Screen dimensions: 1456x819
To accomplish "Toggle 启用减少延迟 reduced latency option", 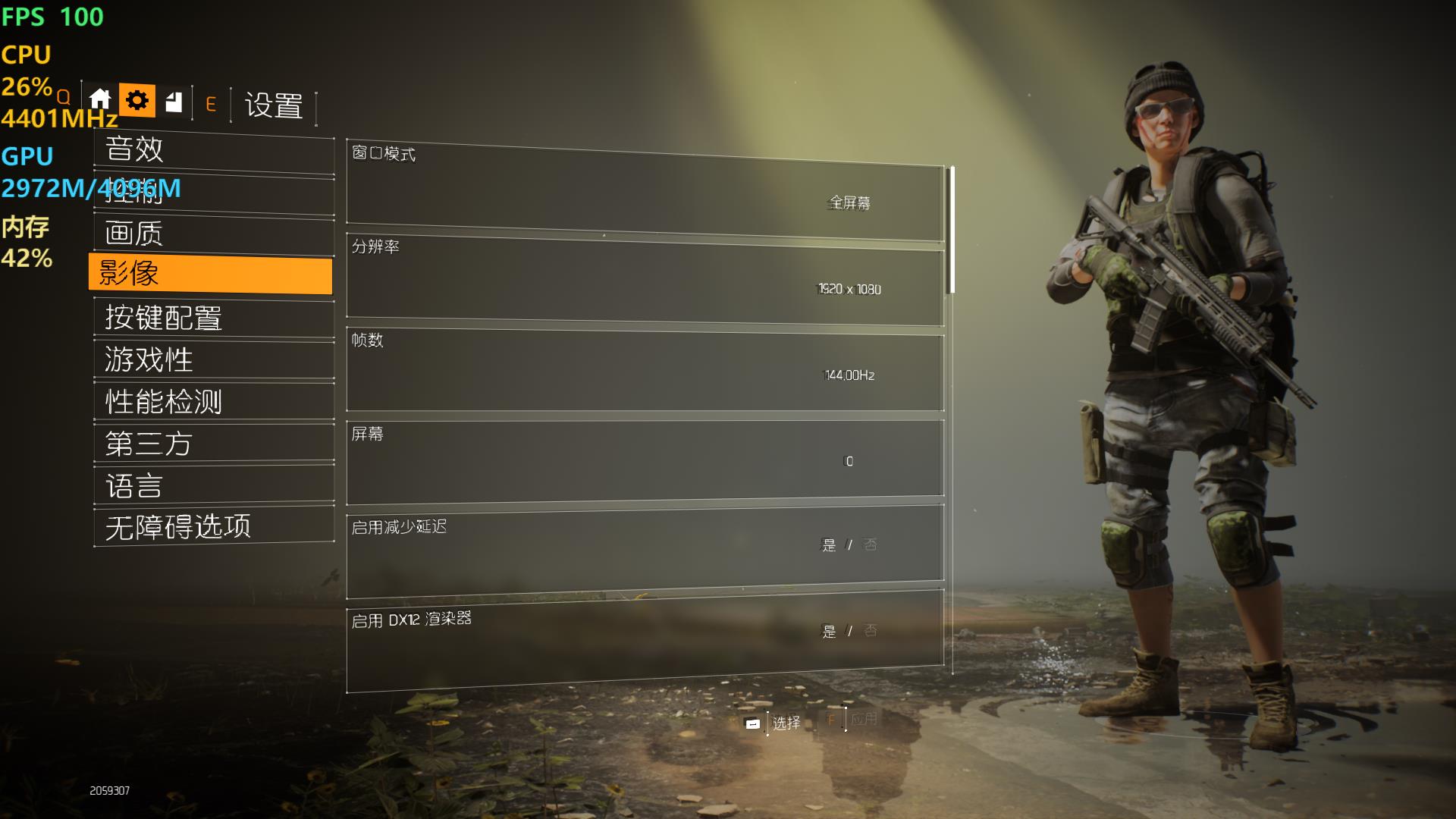I will click(645, 548).
